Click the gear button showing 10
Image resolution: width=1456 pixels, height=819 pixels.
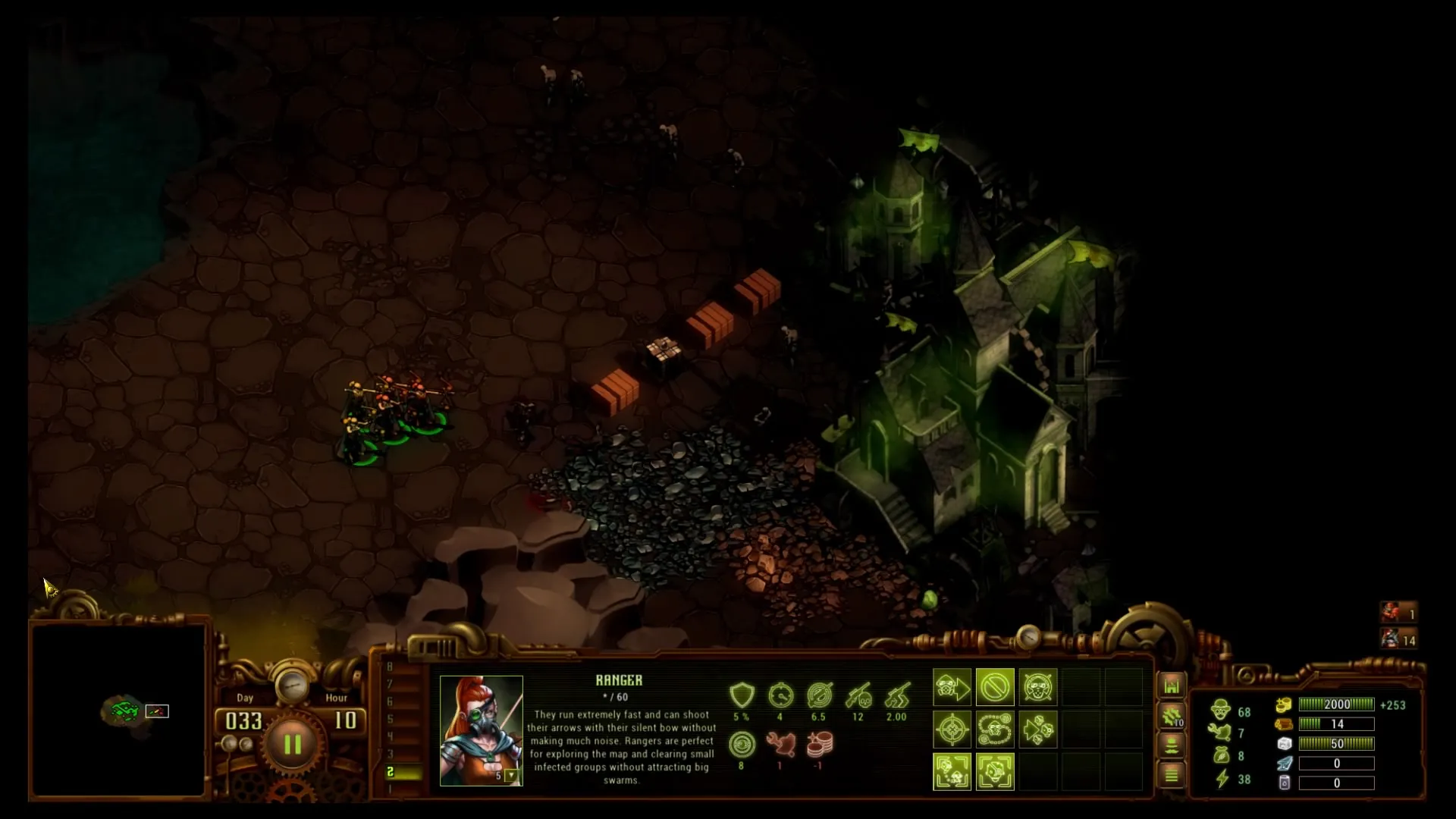(1172, 716)
